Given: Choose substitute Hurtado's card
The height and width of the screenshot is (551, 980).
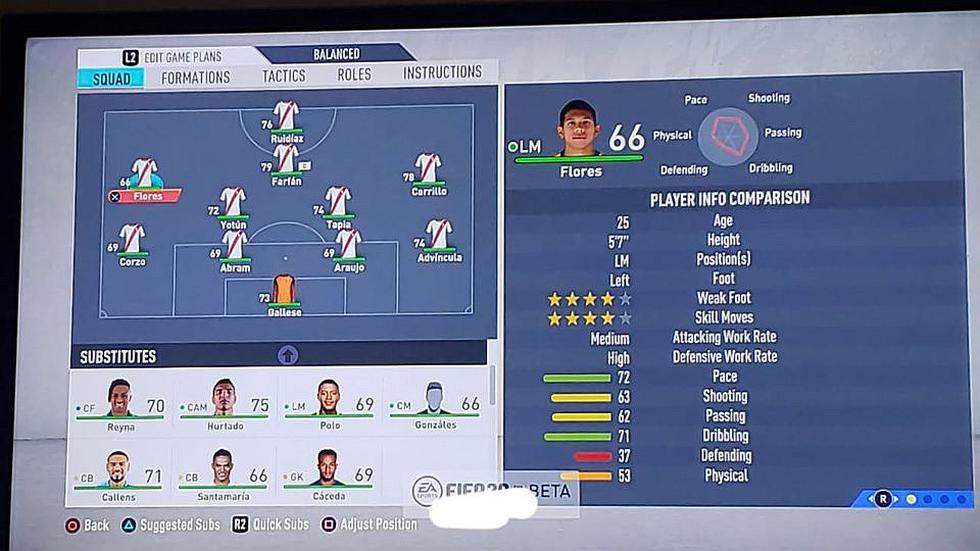Looking at the screenshot, I should pyautogui.click(x=224, y=404).
